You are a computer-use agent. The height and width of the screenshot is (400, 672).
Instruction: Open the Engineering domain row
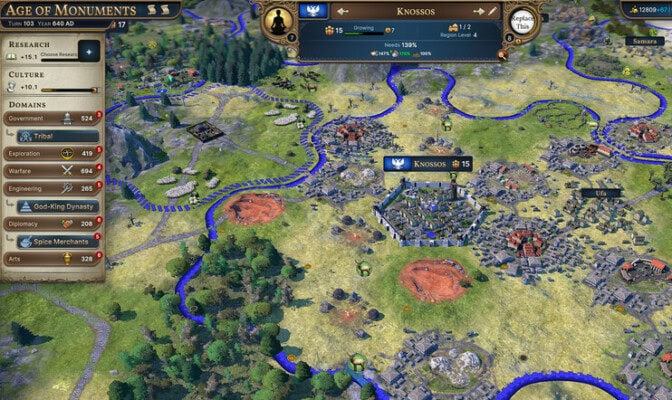pos(52,188)
